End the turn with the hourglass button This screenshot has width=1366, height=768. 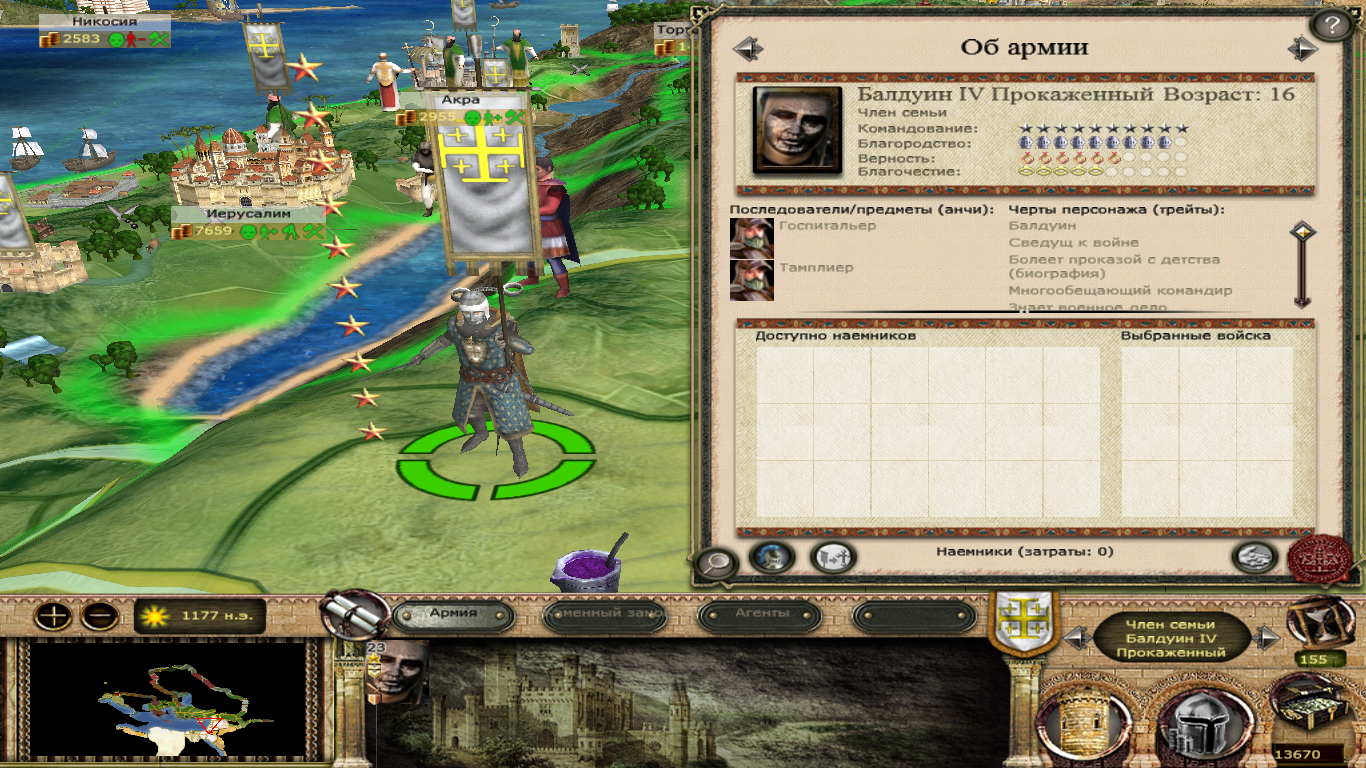tap(1313, 622)
